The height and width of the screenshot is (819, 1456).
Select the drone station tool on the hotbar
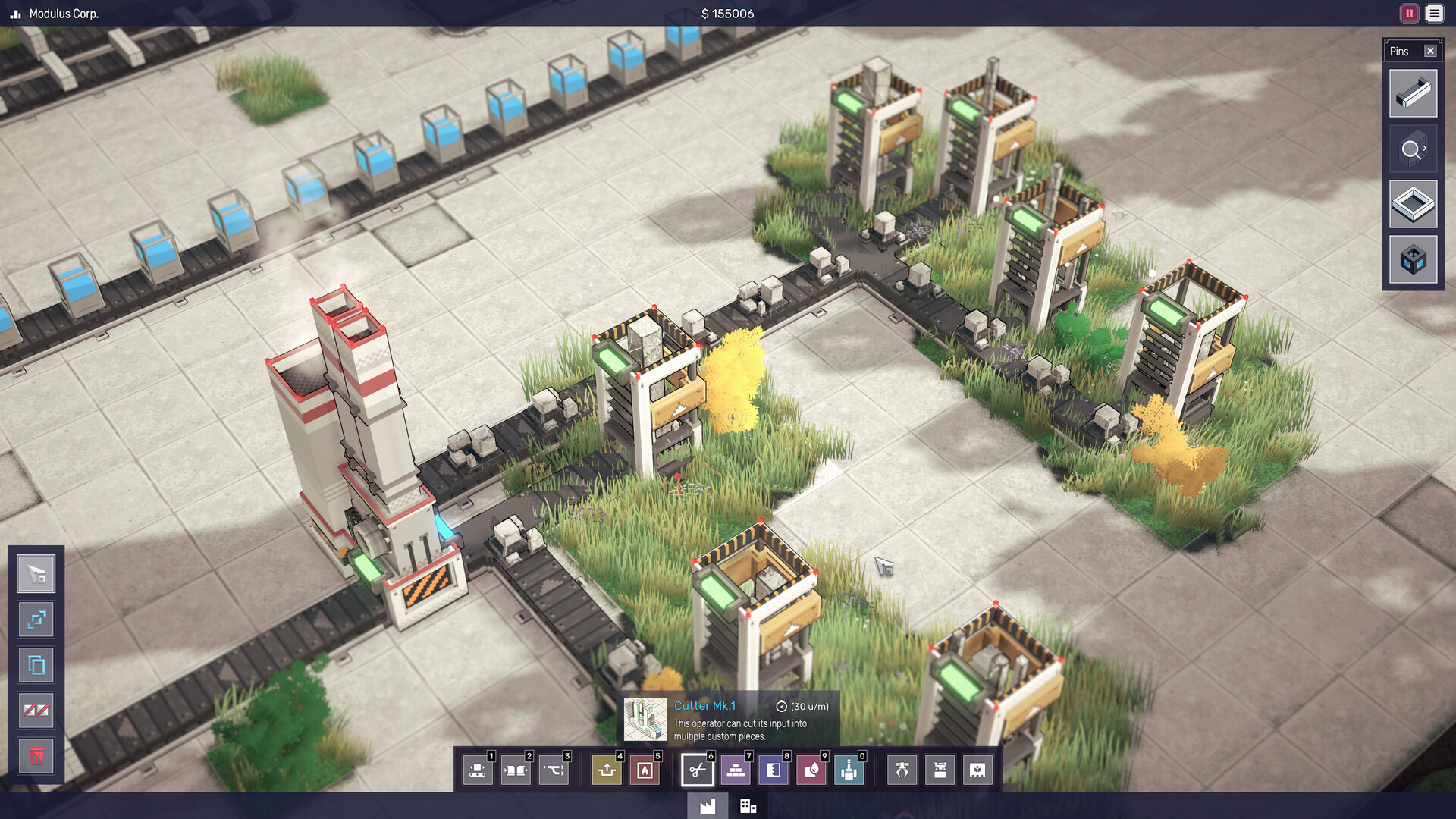coord(939,770)
